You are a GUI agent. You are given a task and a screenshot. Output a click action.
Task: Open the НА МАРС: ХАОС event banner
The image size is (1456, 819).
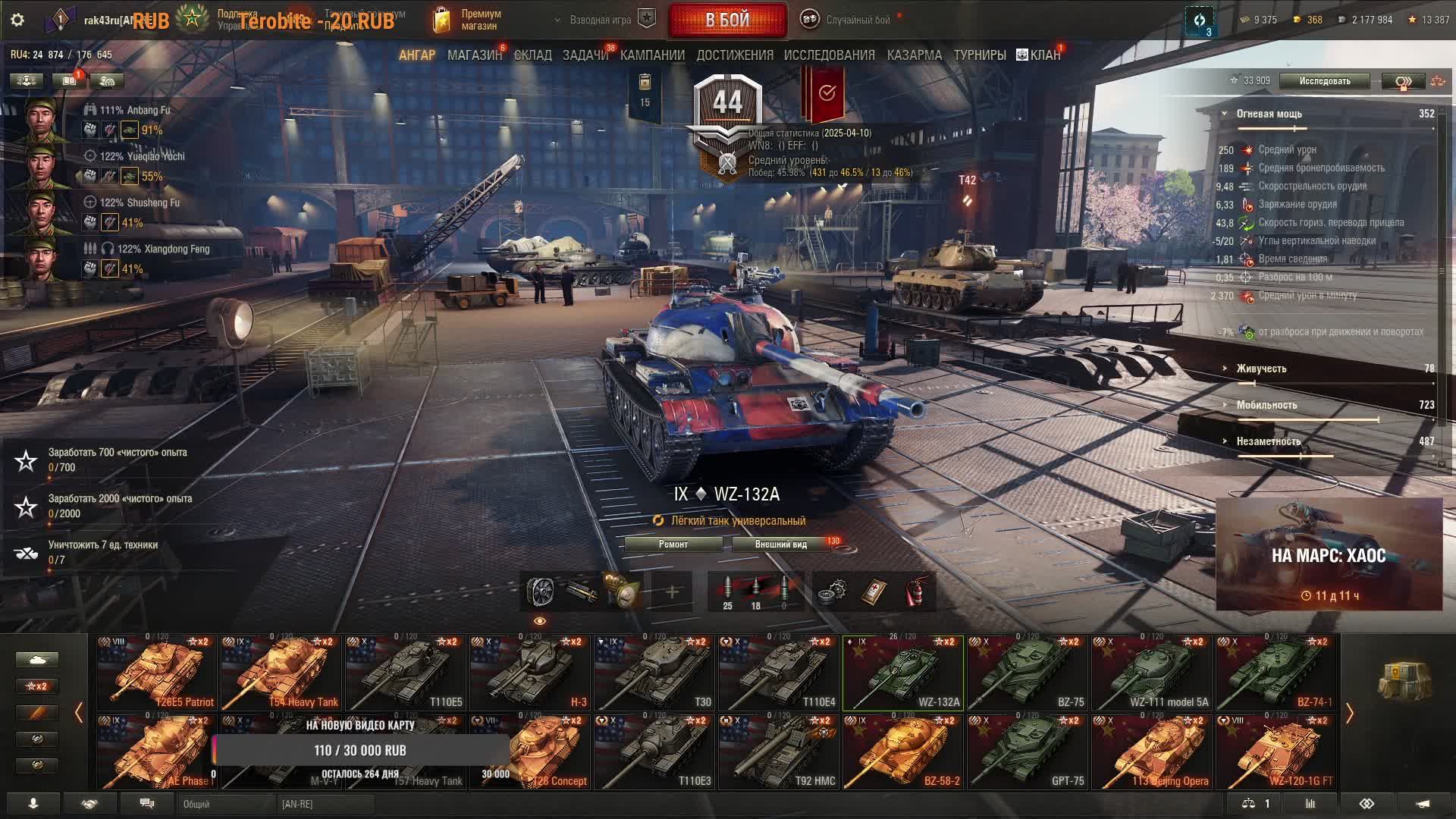(1329, 554)
